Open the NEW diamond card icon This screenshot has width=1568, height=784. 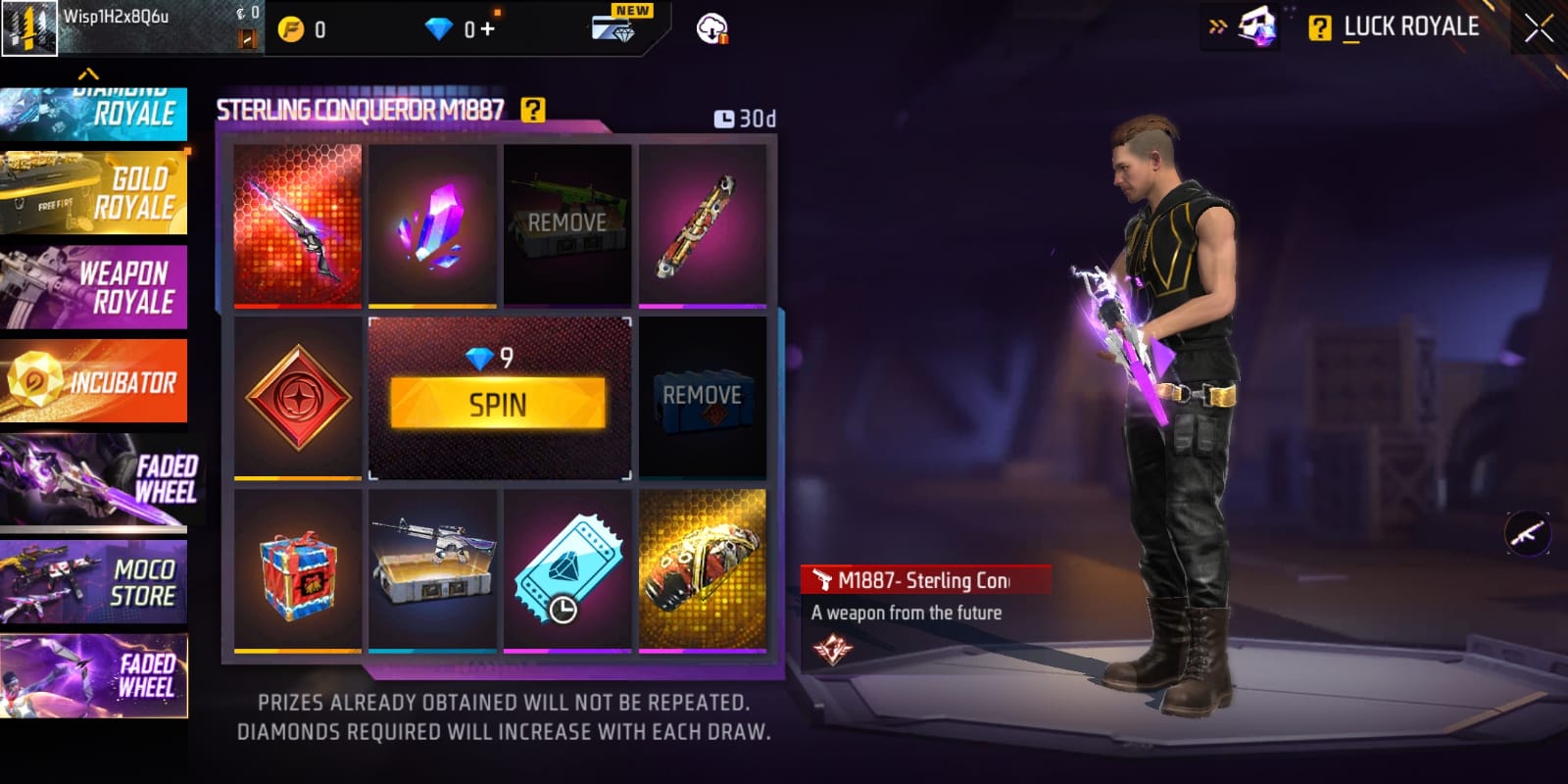(x=613, y=27)
